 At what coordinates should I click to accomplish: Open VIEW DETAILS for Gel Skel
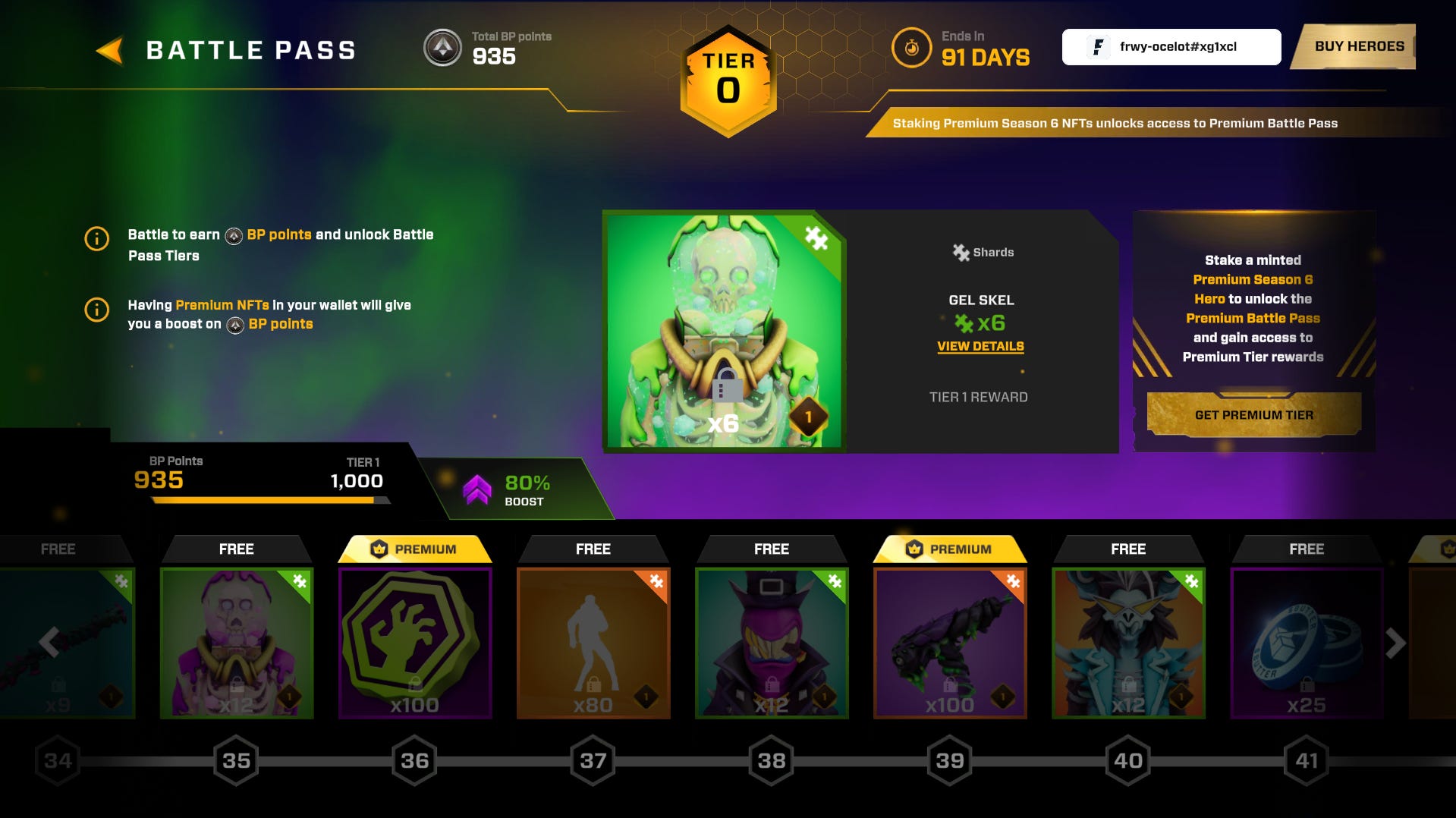[x=980, y=346]
